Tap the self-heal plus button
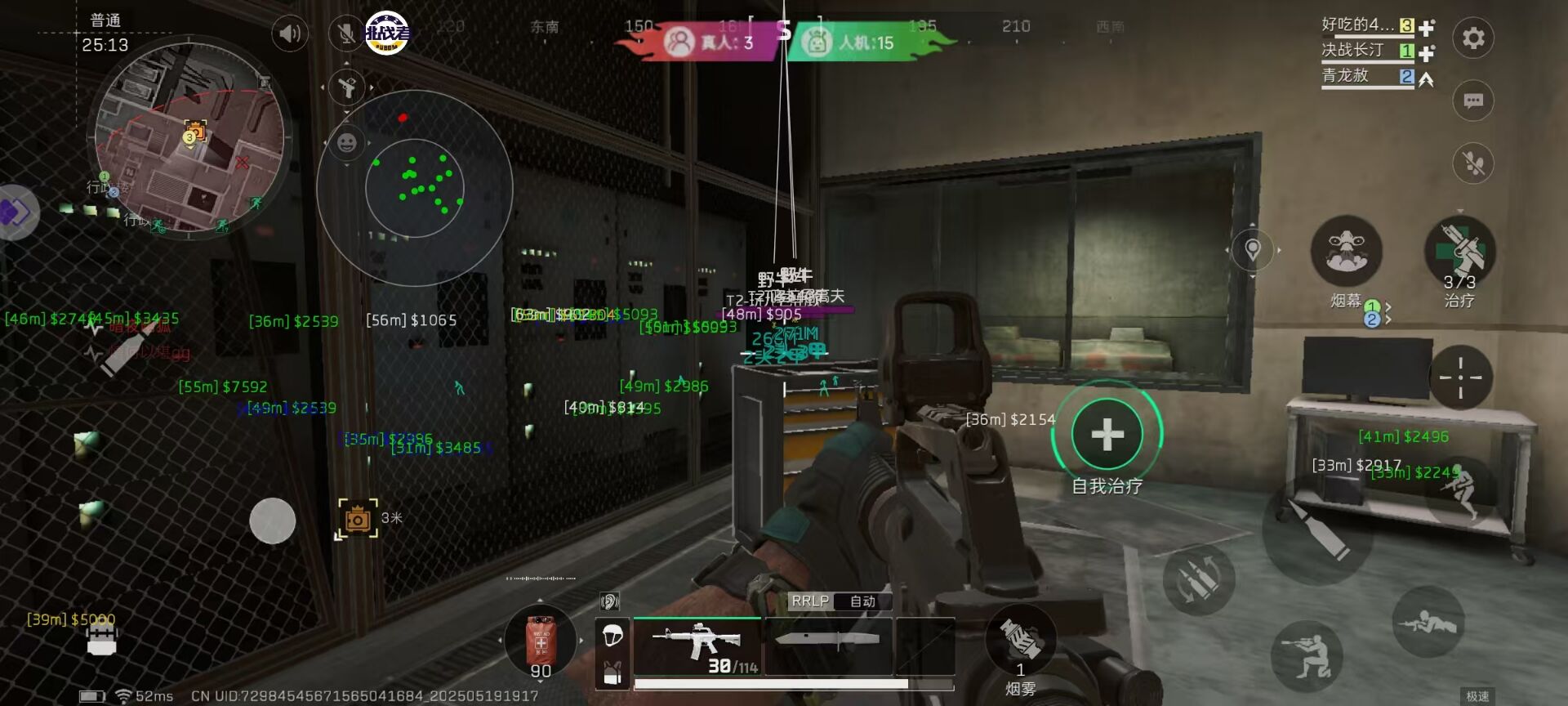 click(1107, 434)
